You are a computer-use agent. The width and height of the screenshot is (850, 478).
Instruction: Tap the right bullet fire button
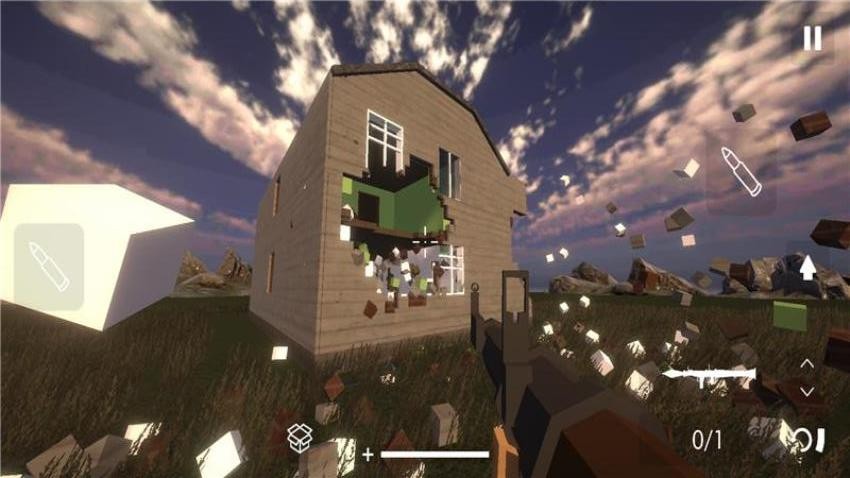pos(741,172)
